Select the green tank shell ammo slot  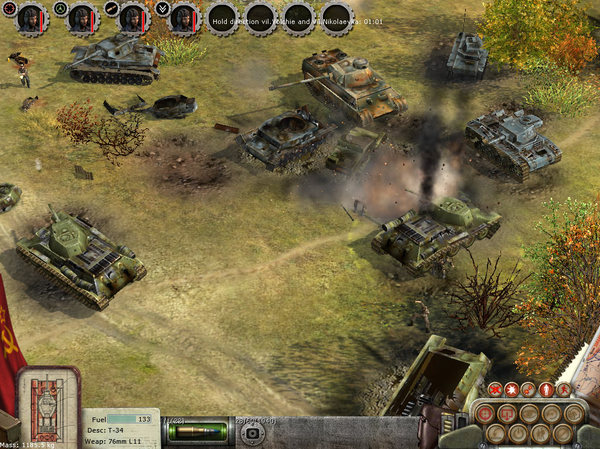198,431
